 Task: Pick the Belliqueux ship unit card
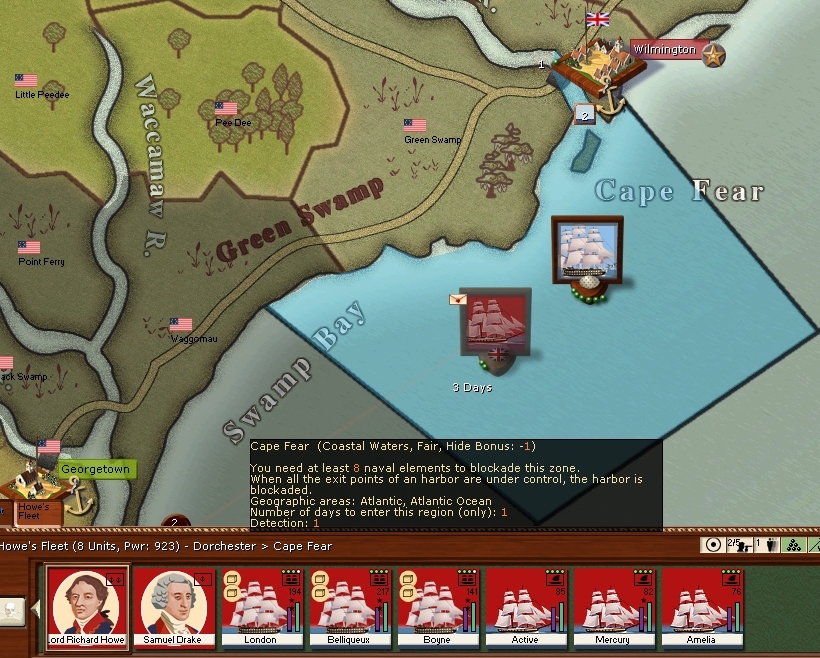[x=350, y=606]
